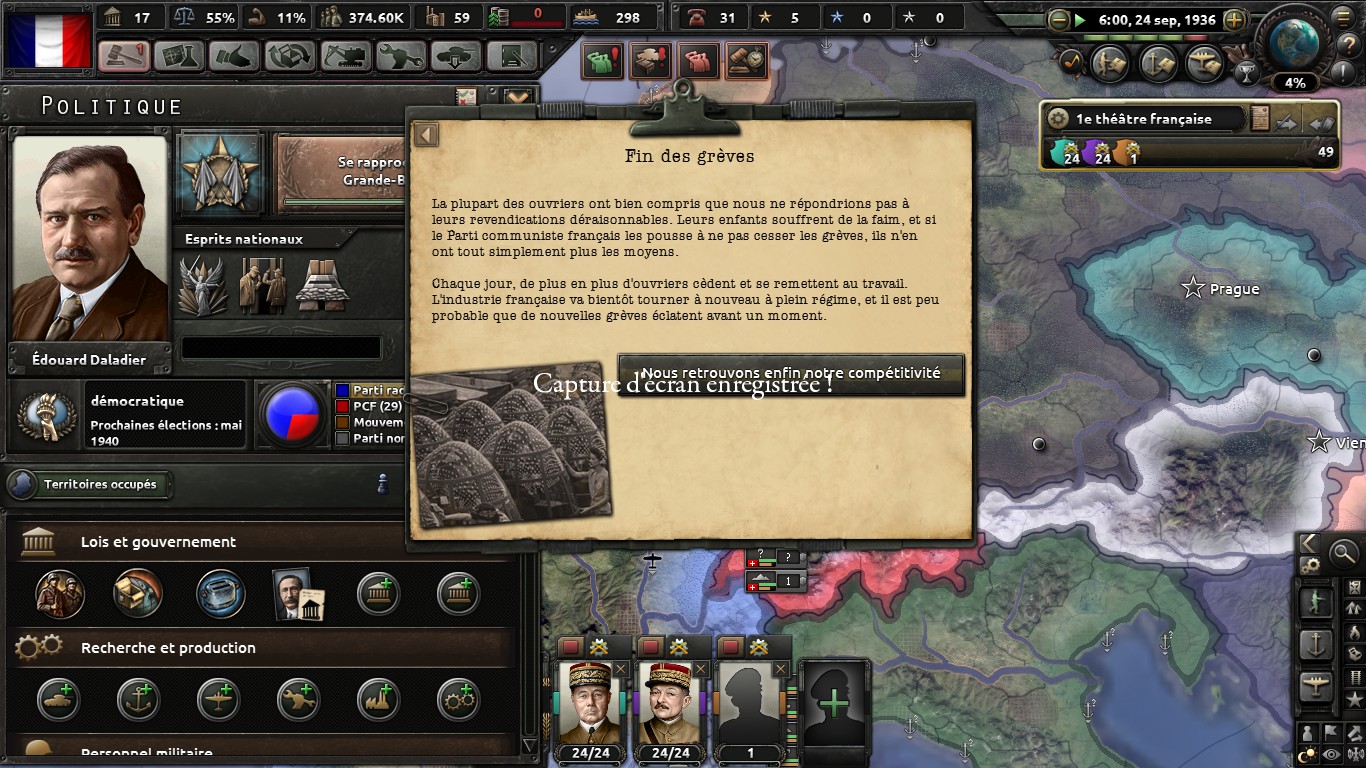Open the "Territoires occupés" panel
This screenshot has height=768, width=1366.
(90, 485)
